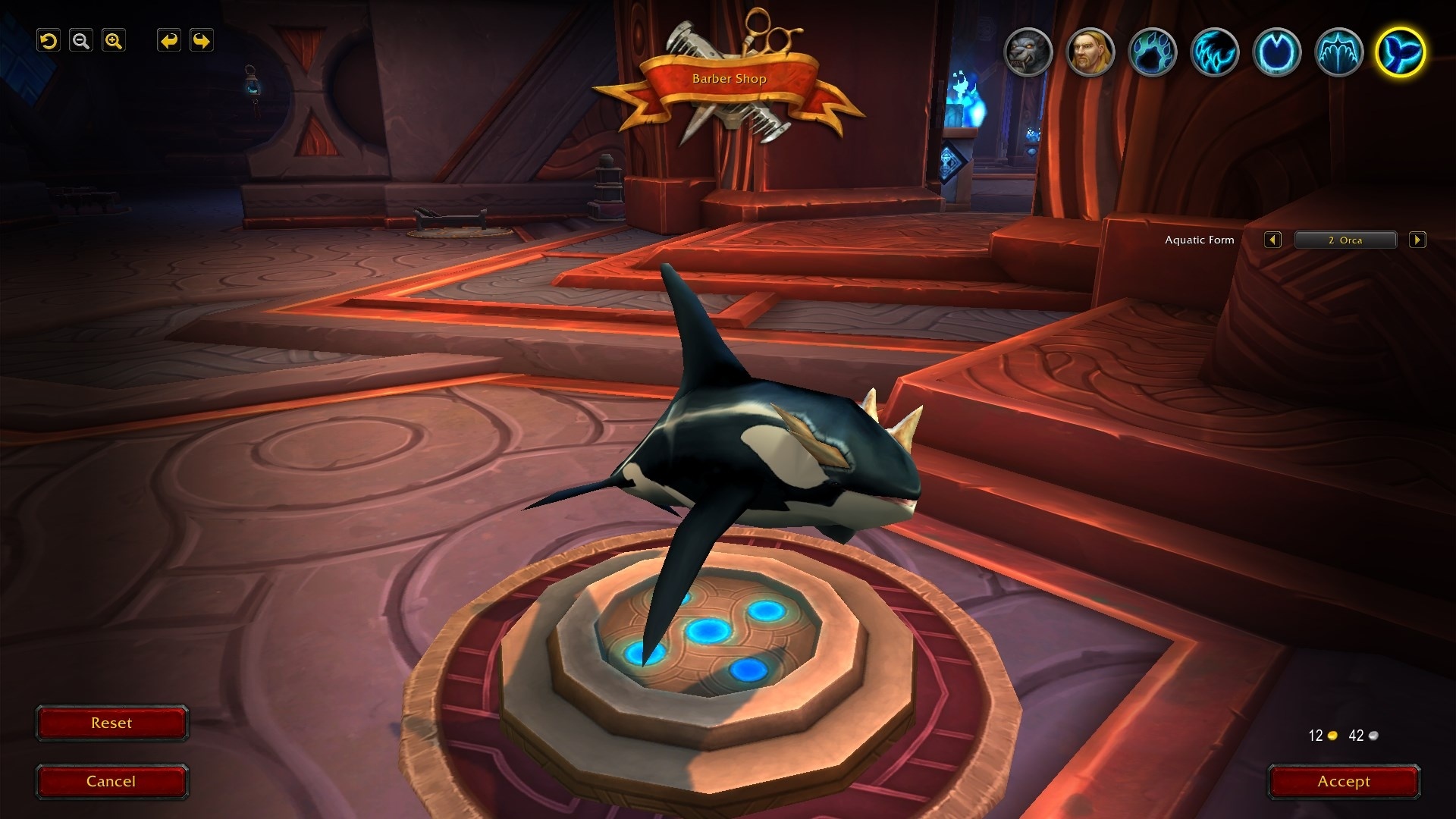Cancel and leave the Barber Shop
Image resolution: width=1456 pixels, height=819 pixels.
tap(111, 782)
